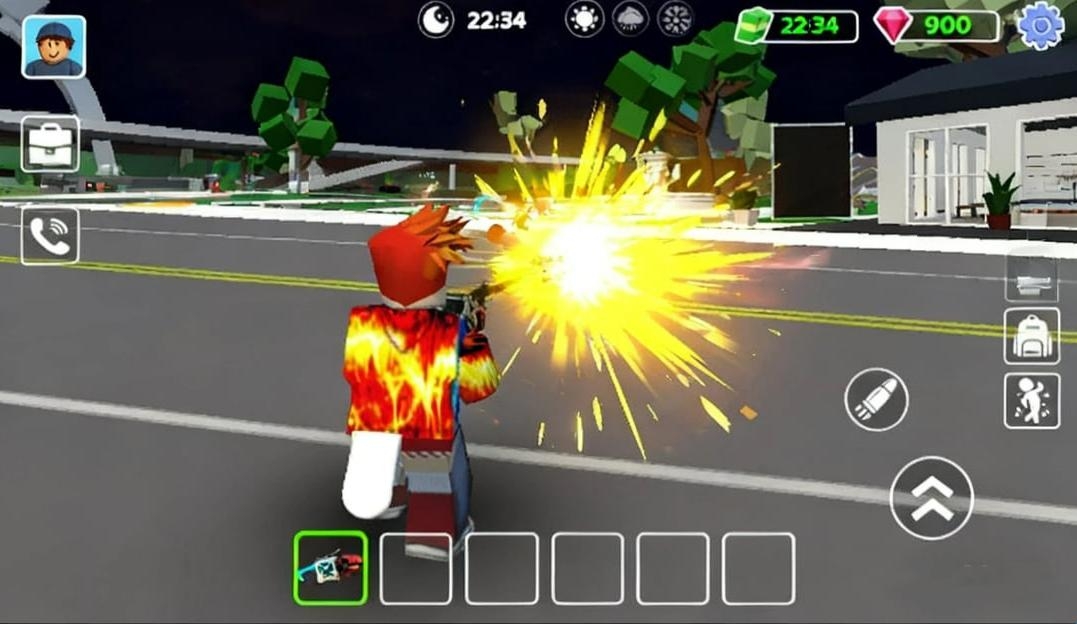Image resolution: width=1077 pixels, height=624 pixels.
Task: Select the rain cloud weather icon
Action: tap(630, 19)
